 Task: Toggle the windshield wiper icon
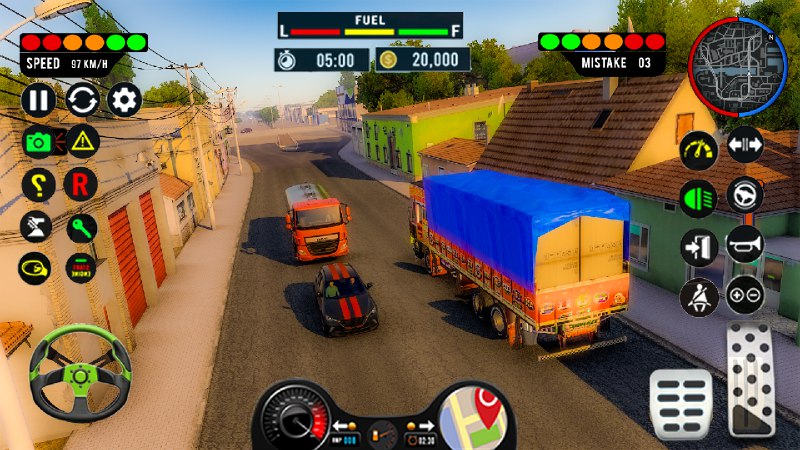36,226
